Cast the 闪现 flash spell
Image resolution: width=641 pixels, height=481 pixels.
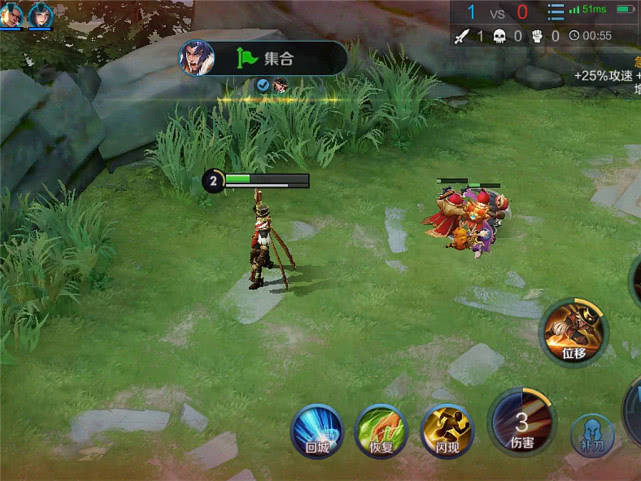[446, 431]
